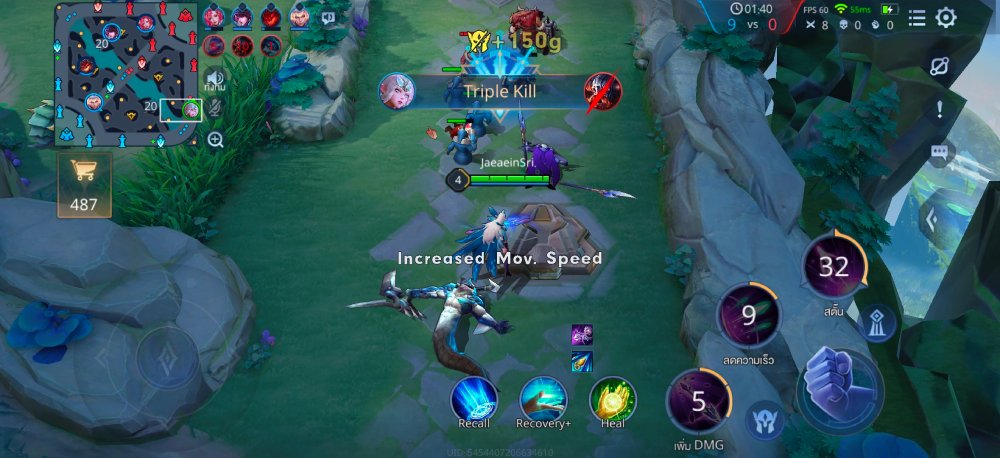
Task: Toggle the microphone mute icon
Action: point(215,107)
